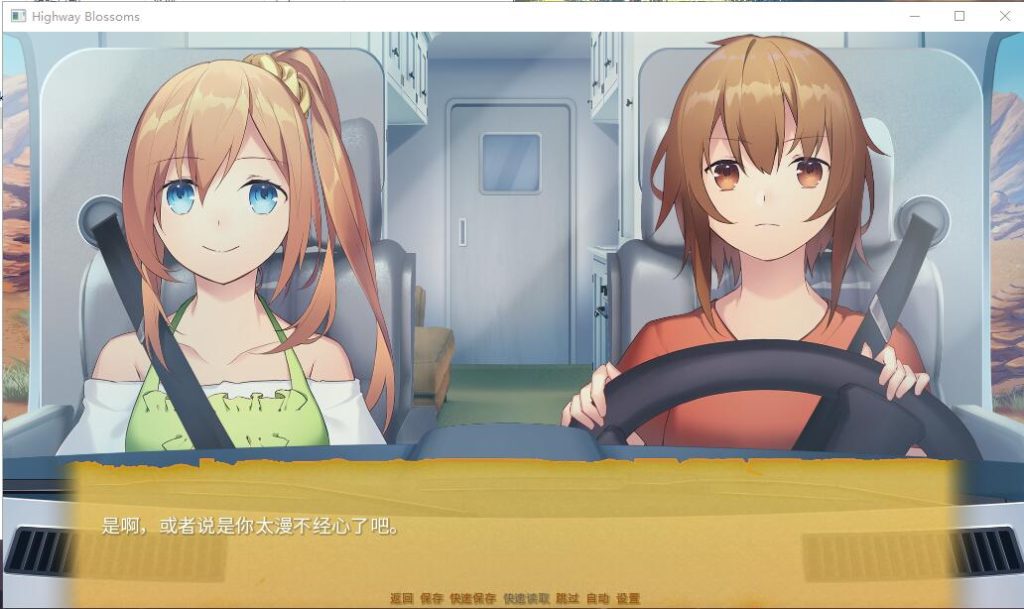Maximize the game window

[x=959, y=16]
